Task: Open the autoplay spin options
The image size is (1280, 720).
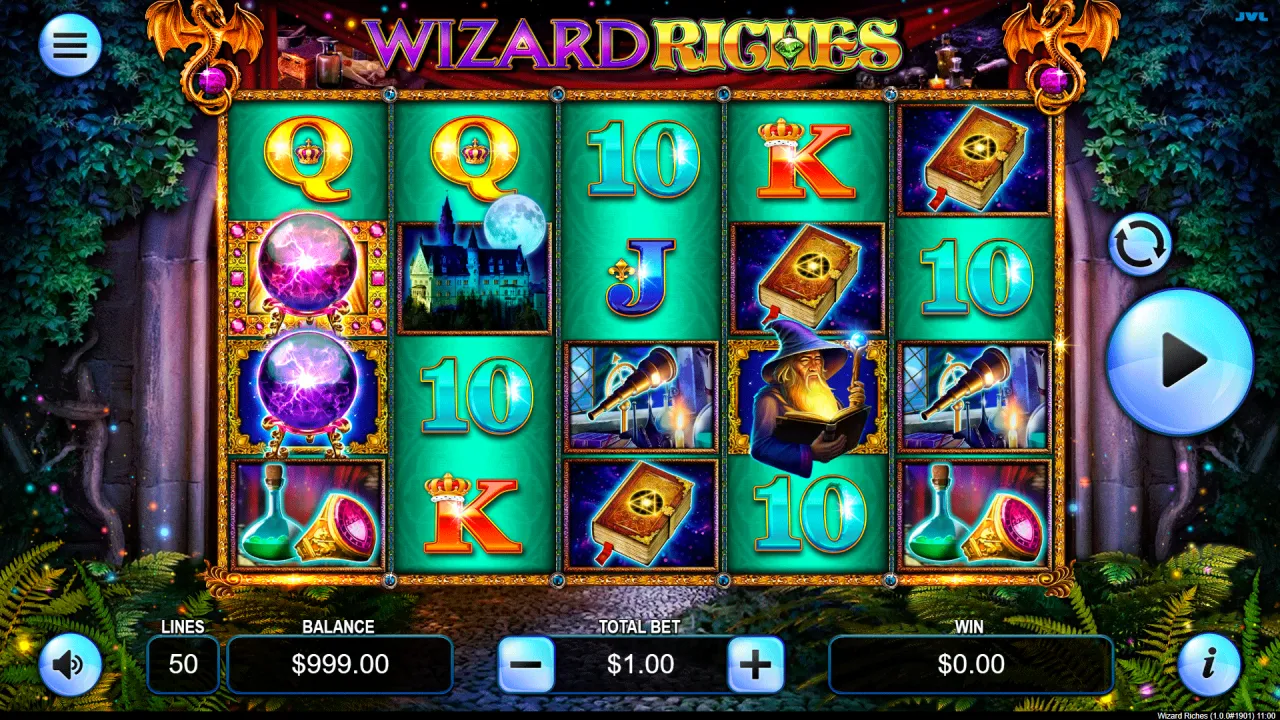Action: [1138, 243]
